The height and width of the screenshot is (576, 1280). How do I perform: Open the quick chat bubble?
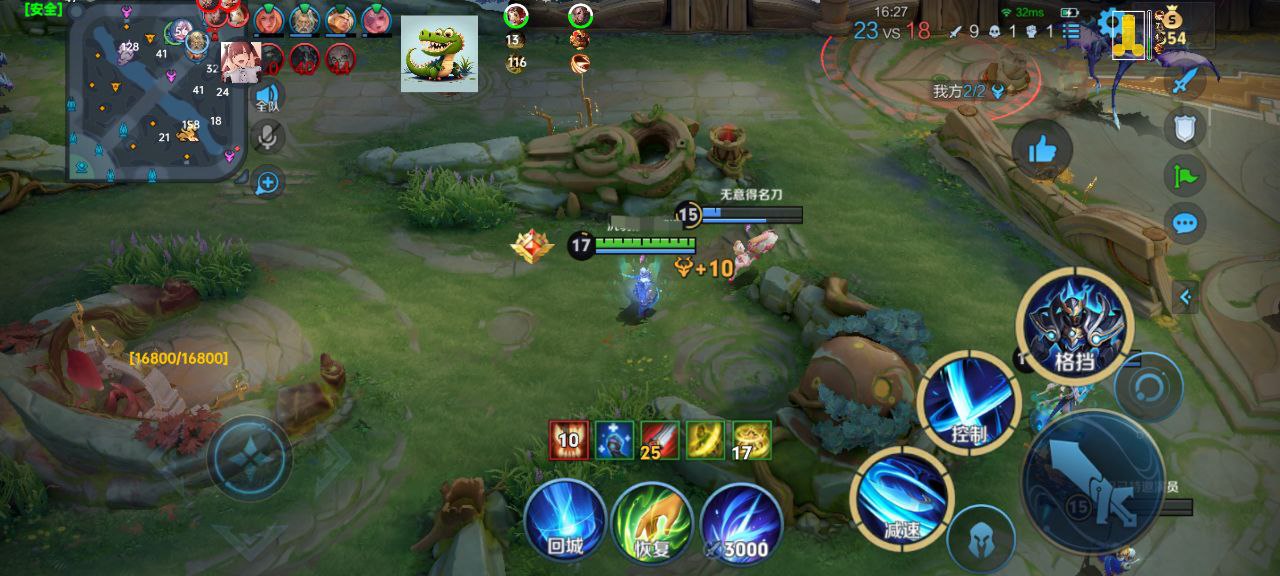coord(1185,223)
